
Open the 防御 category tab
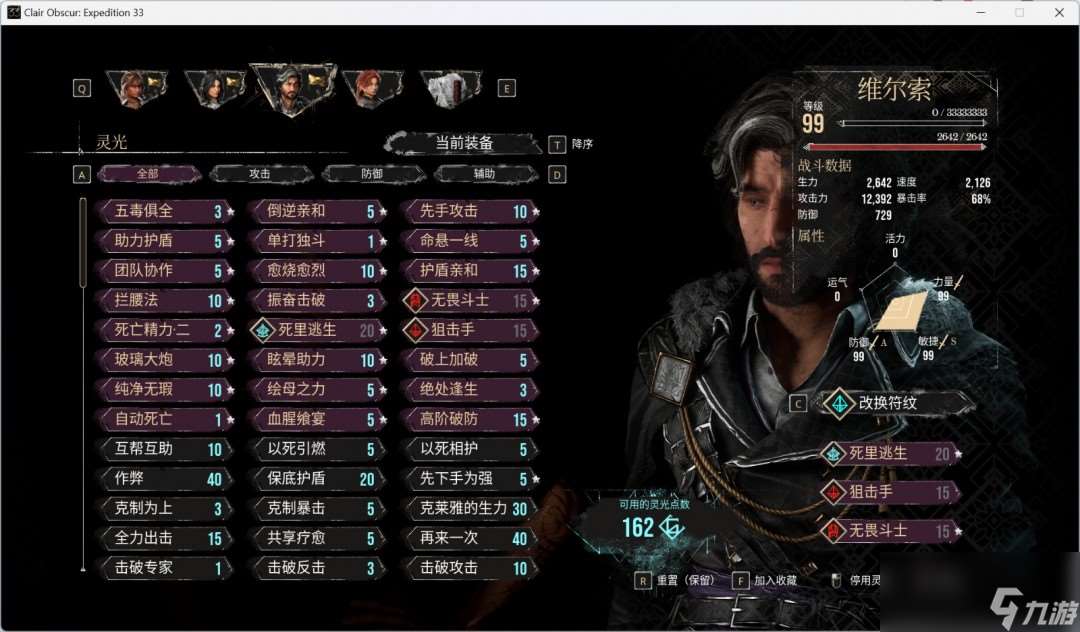coord(372,174)
